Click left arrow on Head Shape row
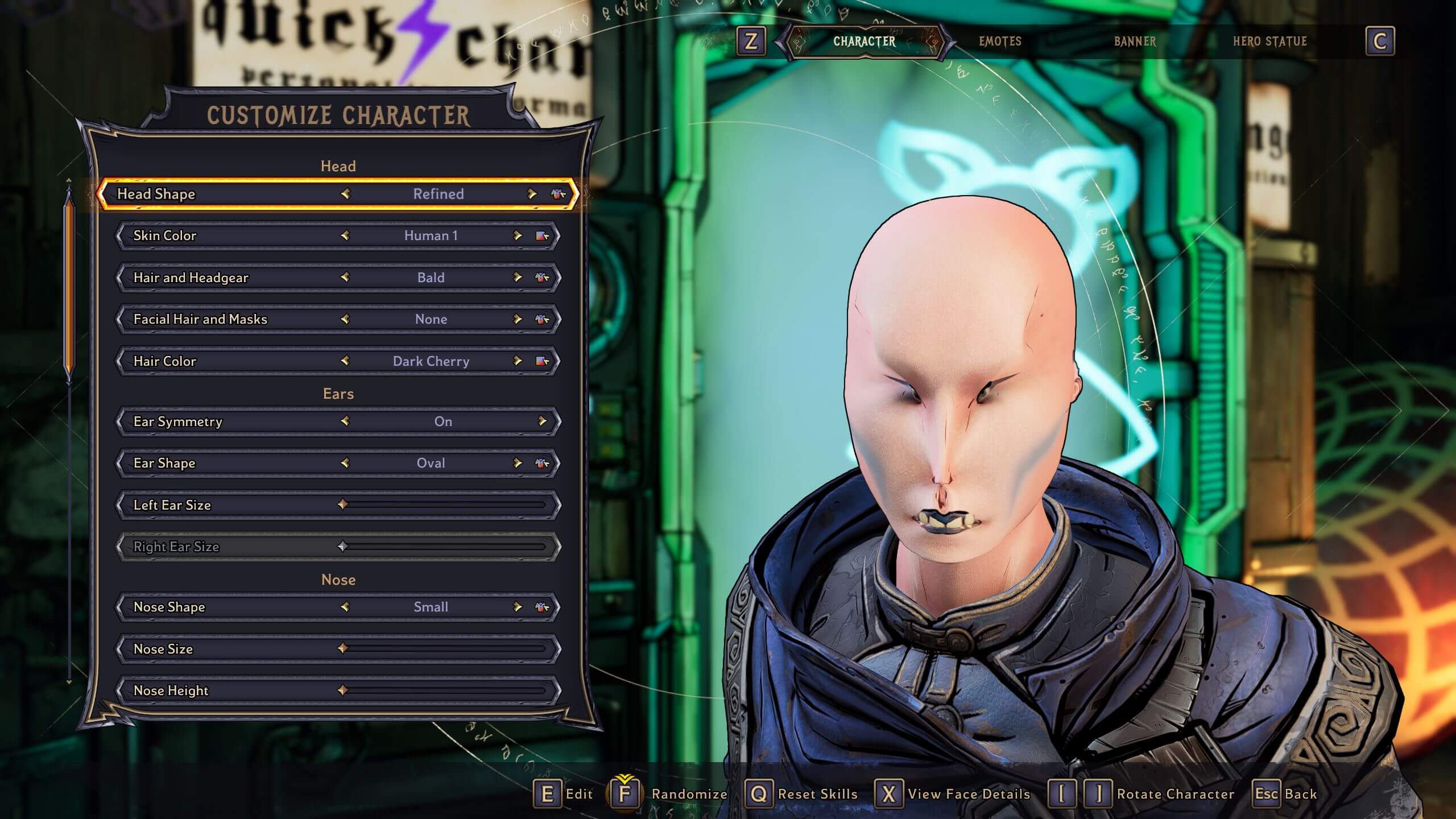This screenshot has width=1456, height=819. [346, 194]
